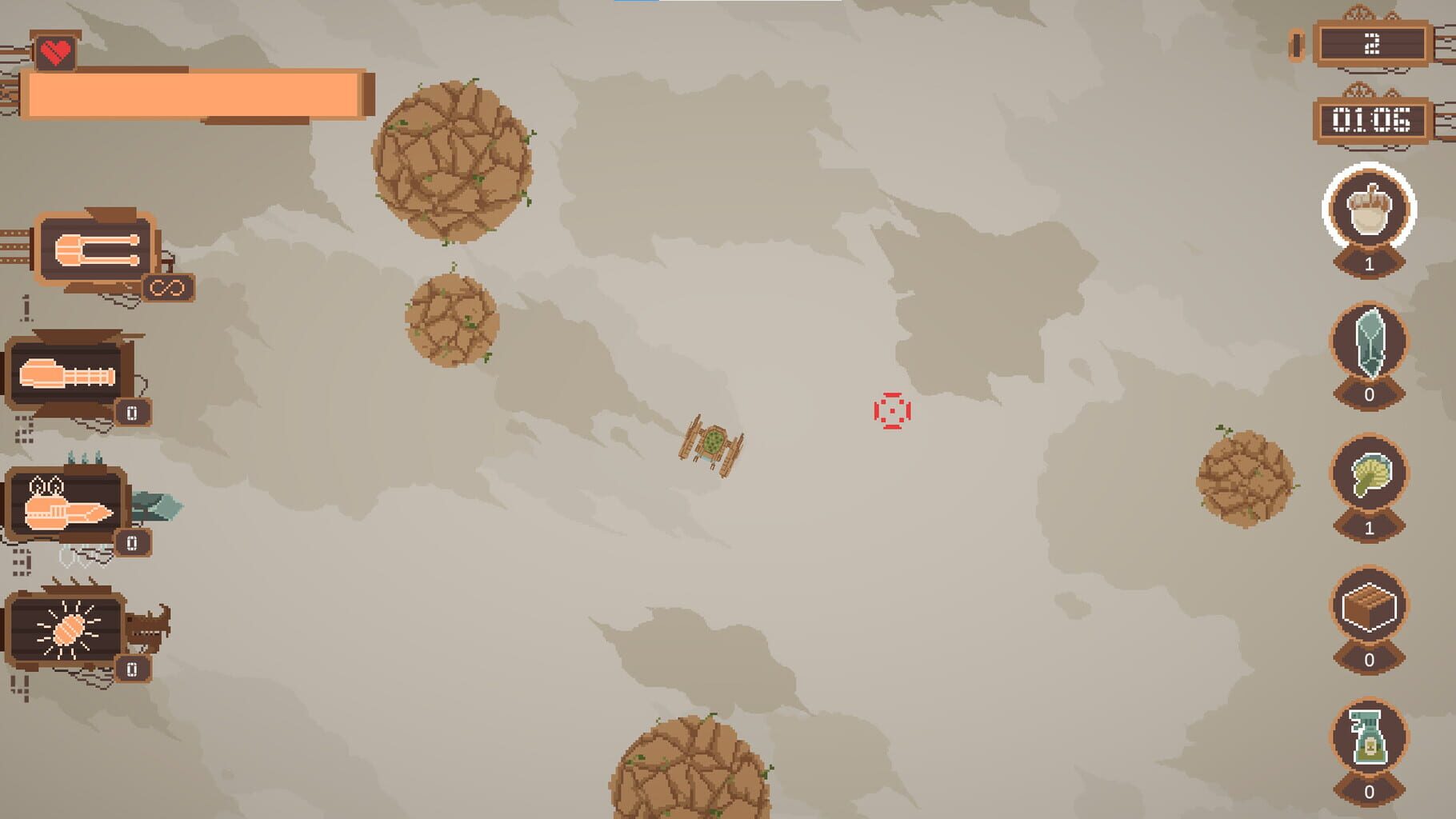This screenshot has width=1456, height=819.
Task: Click the score display showing 2
Action: [1373, 45]
